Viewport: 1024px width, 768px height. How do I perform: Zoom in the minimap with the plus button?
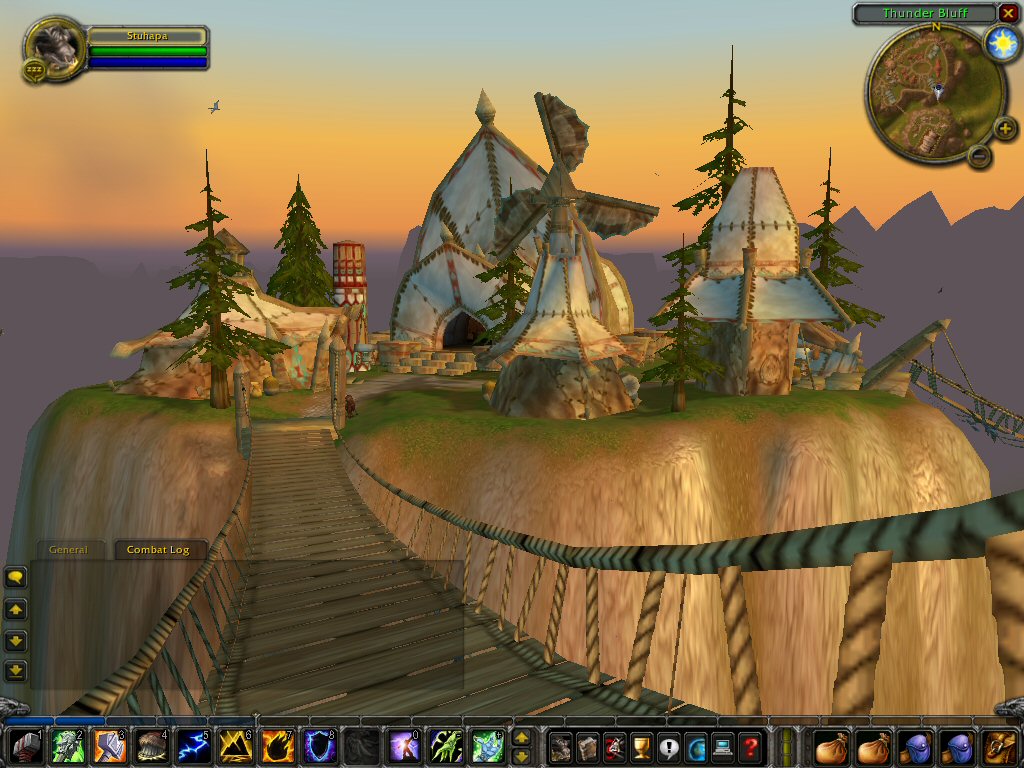tap(1005, 129)
